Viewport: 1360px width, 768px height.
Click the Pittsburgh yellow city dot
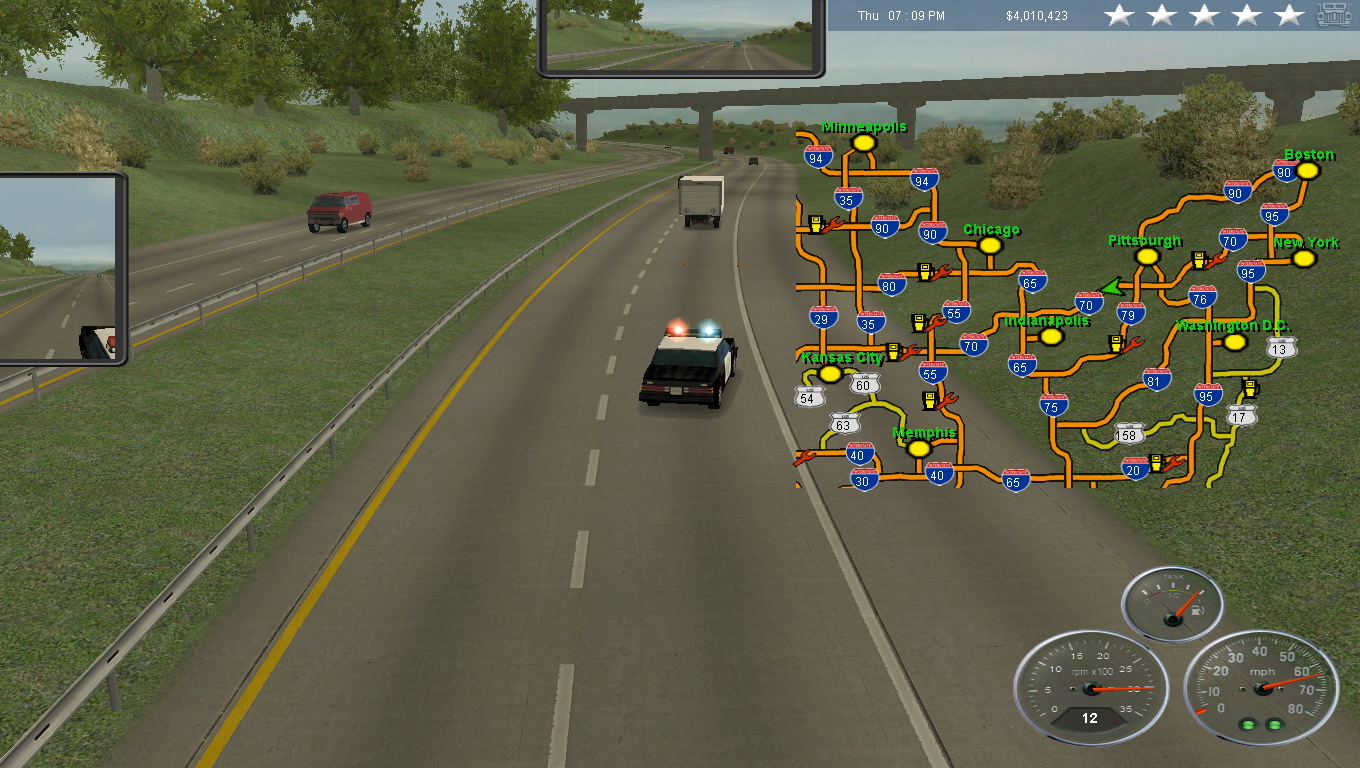click(1147, 257)
